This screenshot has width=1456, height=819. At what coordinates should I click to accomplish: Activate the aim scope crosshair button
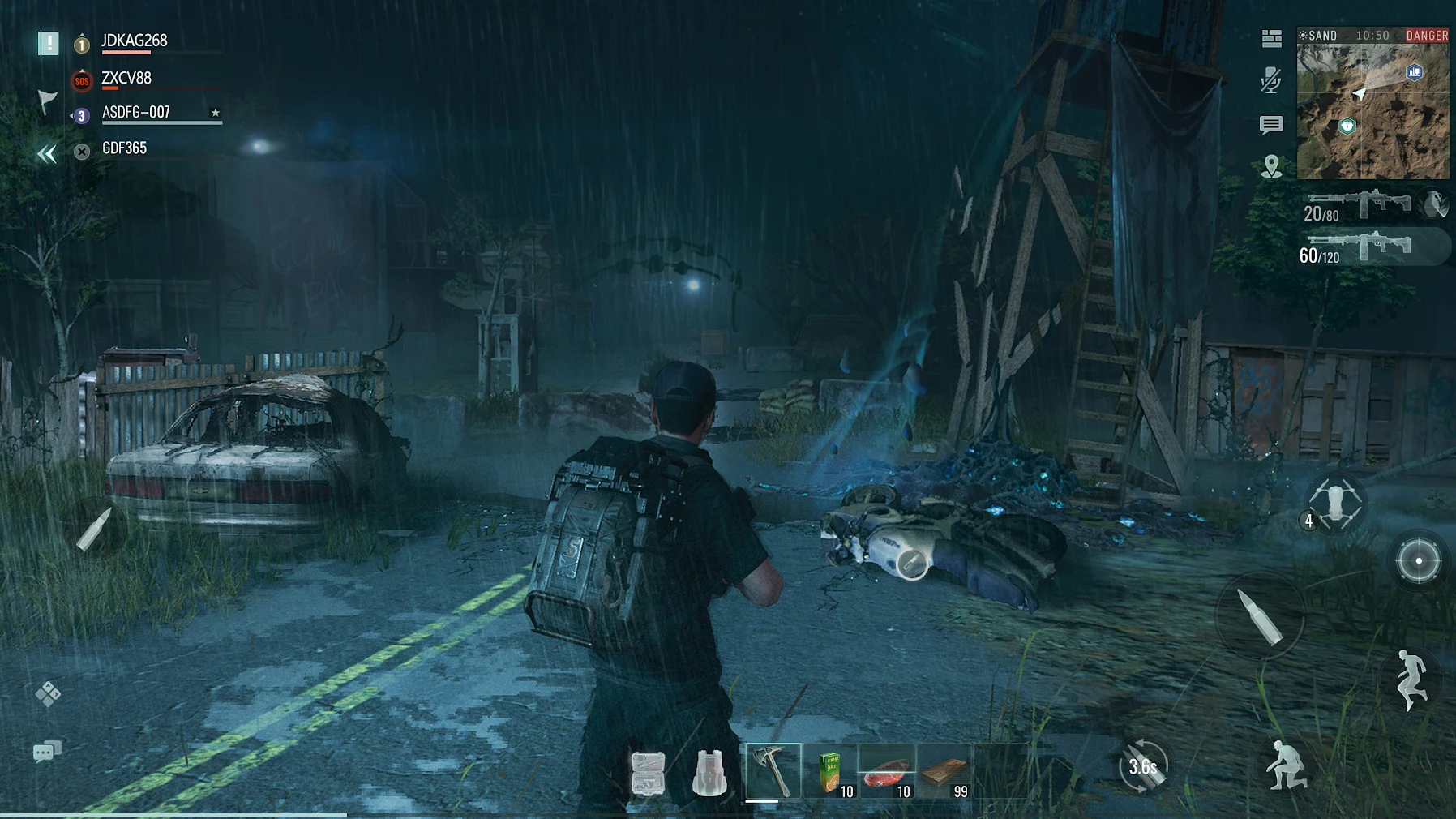coord(1418,560)
